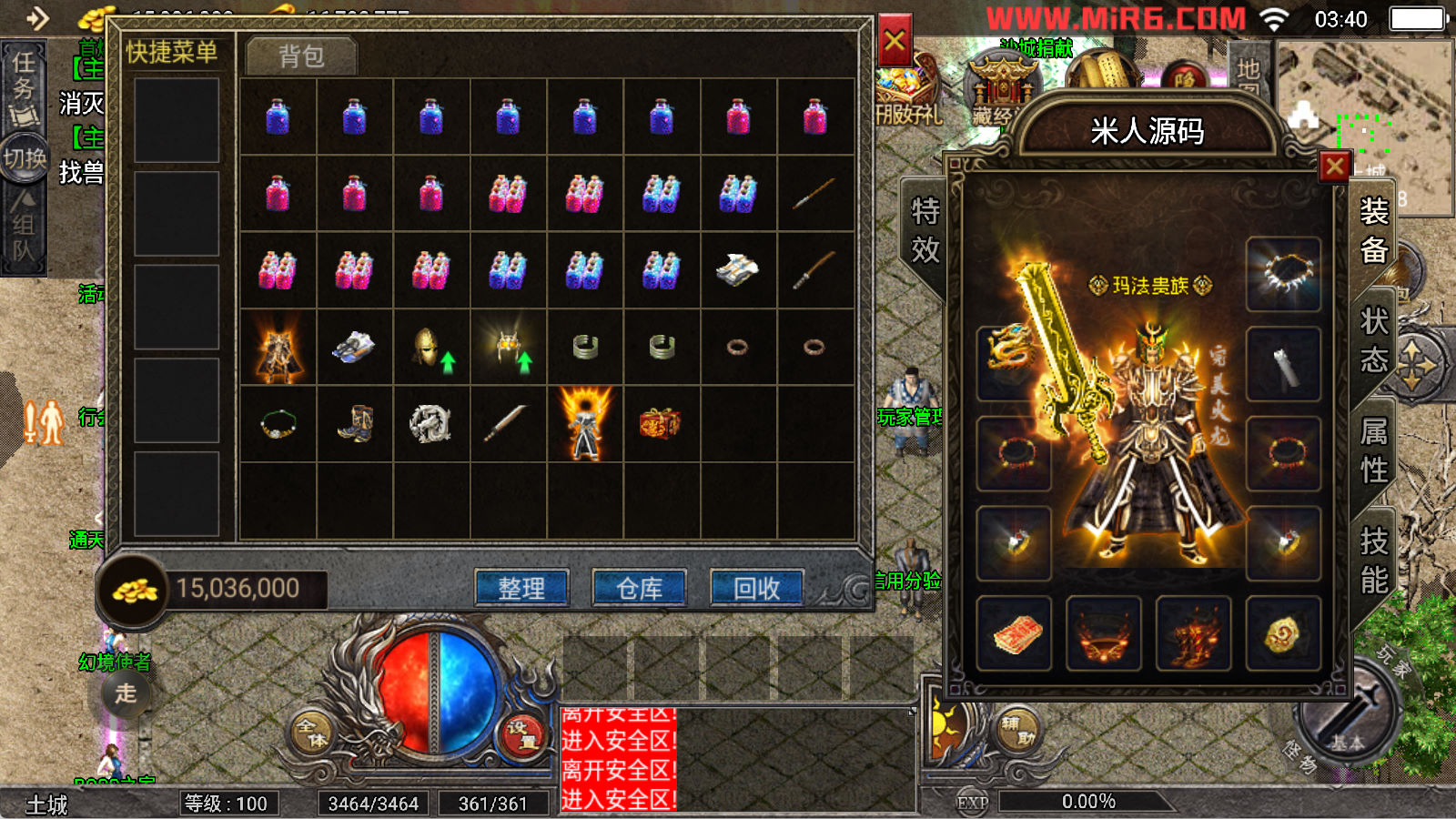
Task: Click the 整理 sort button
Action: pyautogui.click(x=521, y=588)
